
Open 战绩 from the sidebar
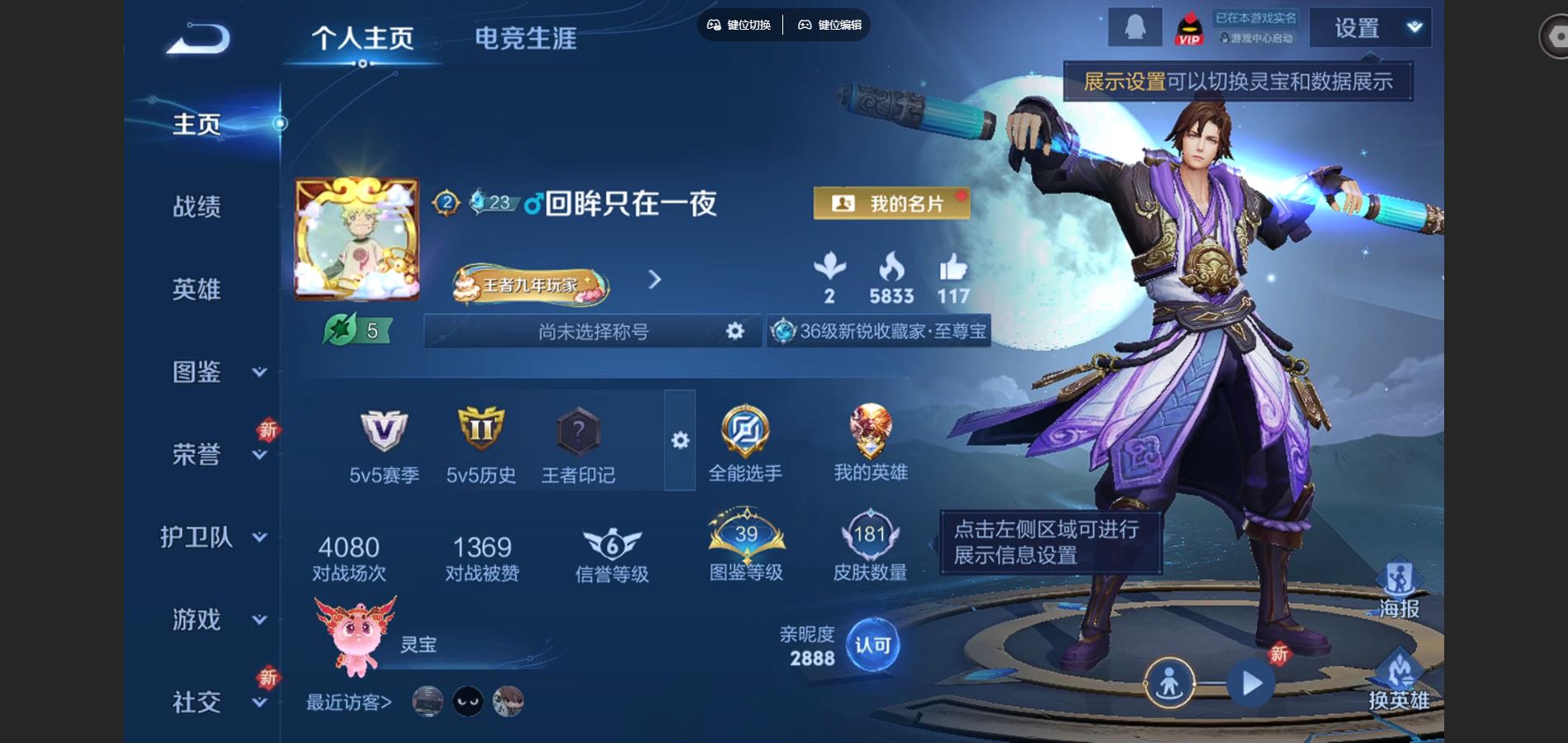tap(196, 207)
